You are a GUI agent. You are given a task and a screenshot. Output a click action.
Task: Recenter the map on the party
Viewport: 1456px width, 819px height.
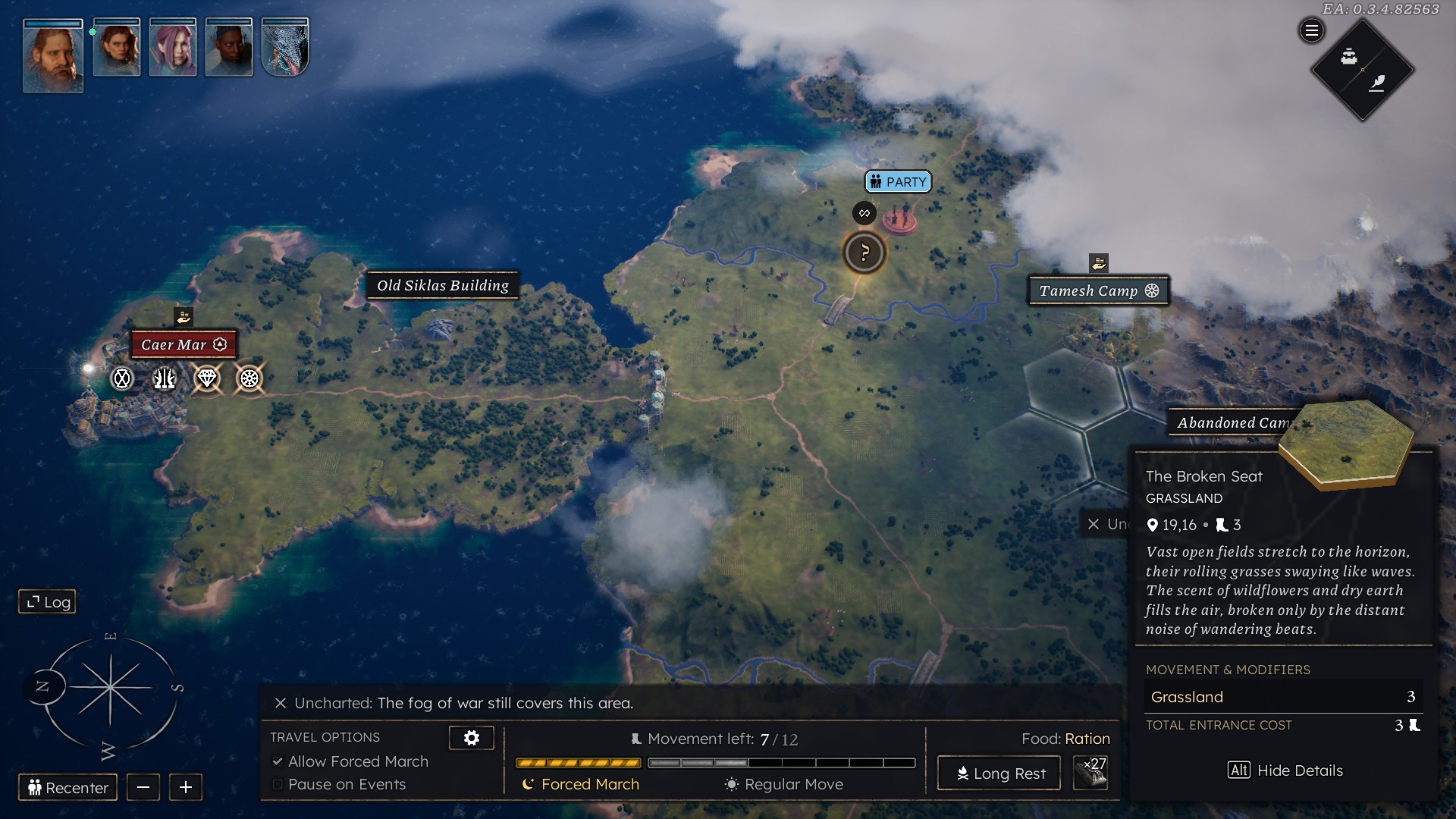(68, 788)
